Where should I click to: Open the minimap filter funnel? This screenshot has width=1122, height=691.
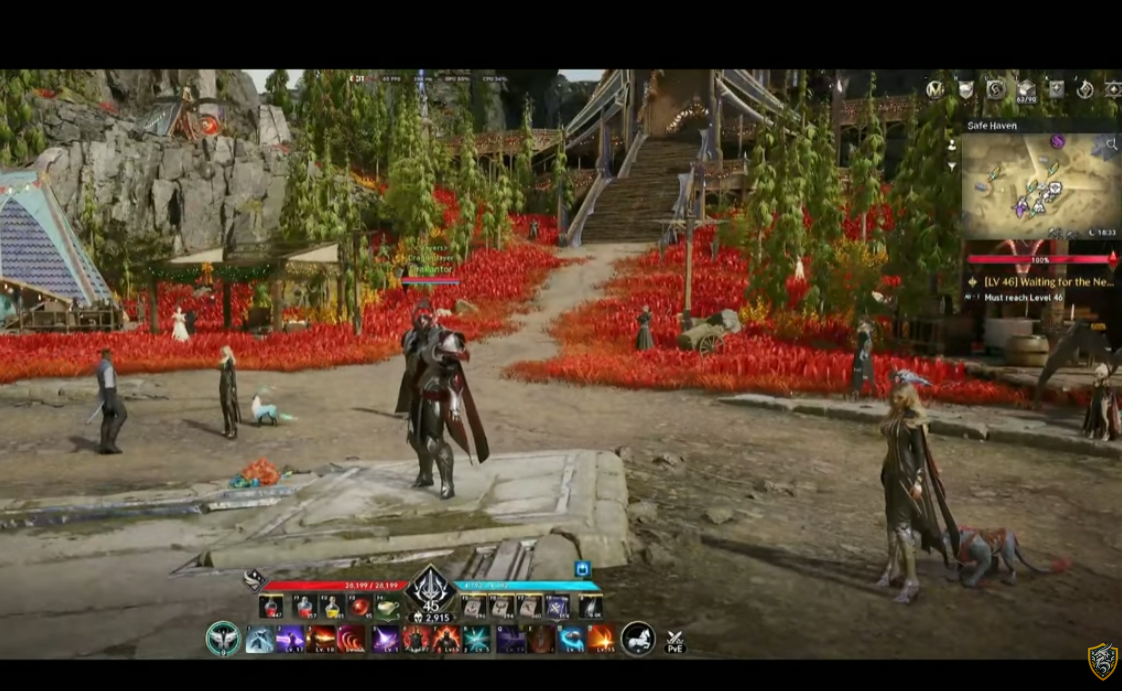[x=951, y=166]
